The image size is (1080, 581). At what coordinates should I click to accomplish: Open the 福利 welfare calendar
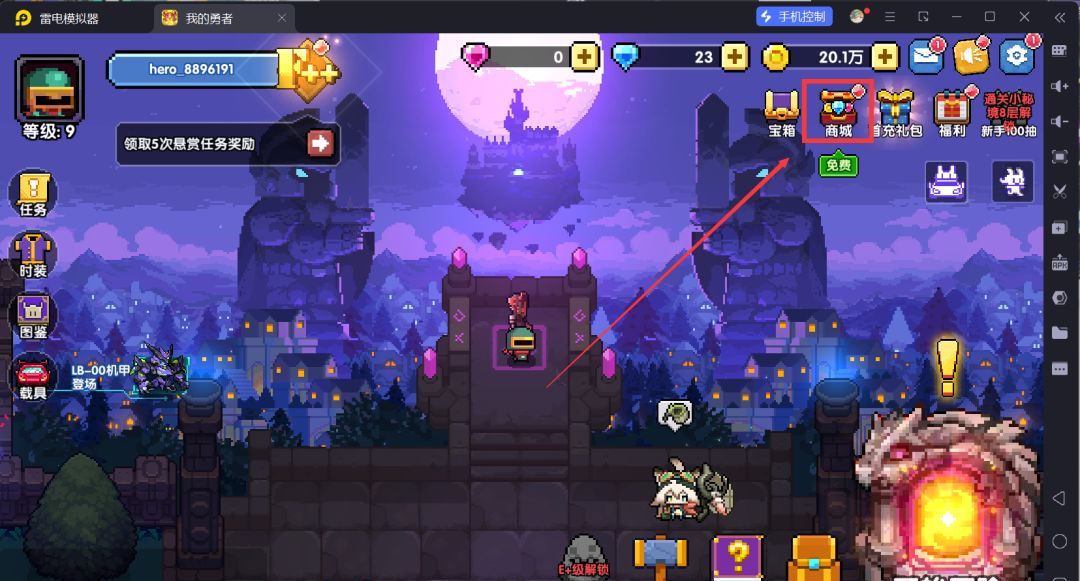[951, 108]
